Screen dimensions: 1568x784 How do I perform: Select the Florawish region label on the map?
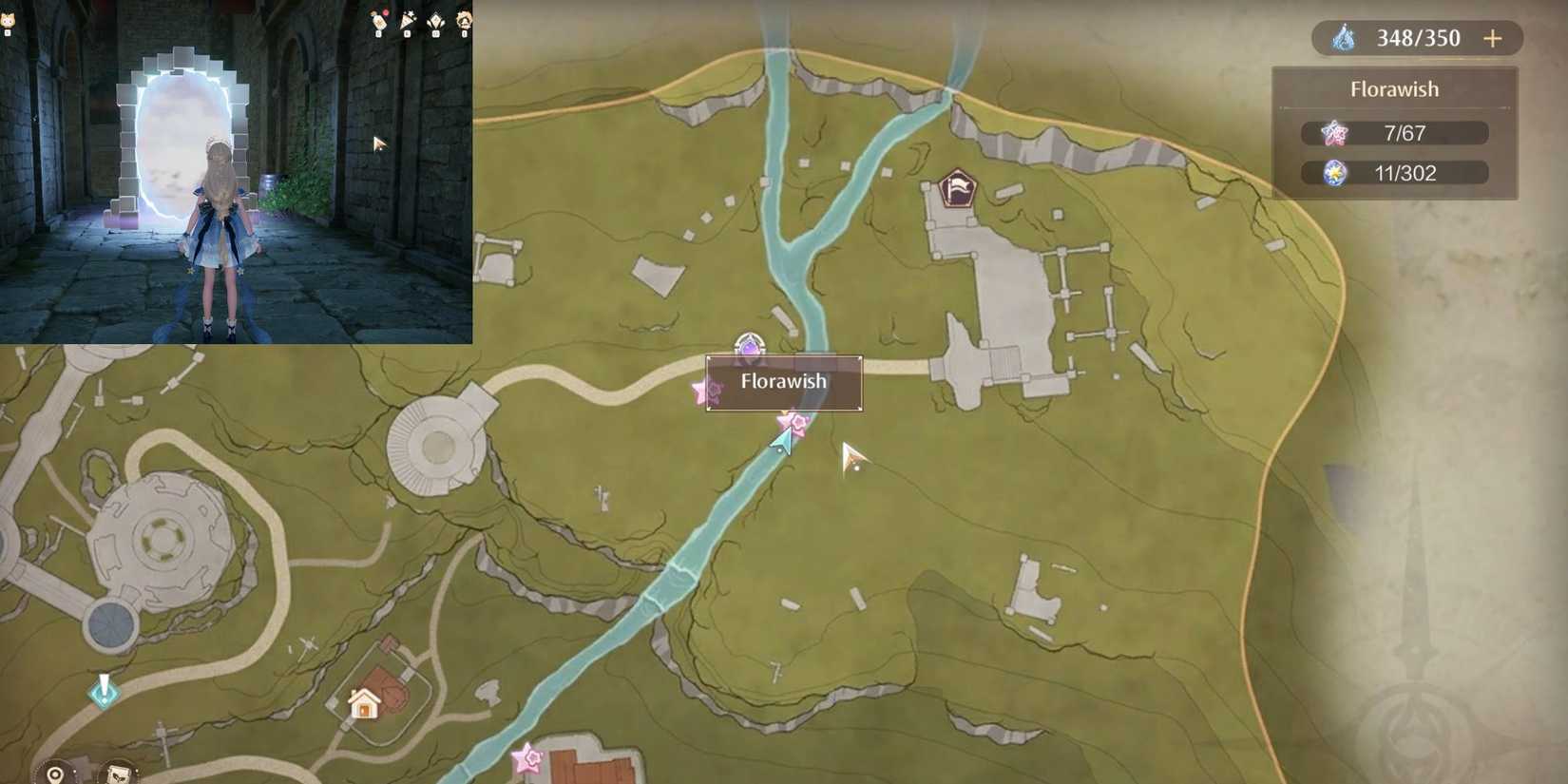point(781,381)
